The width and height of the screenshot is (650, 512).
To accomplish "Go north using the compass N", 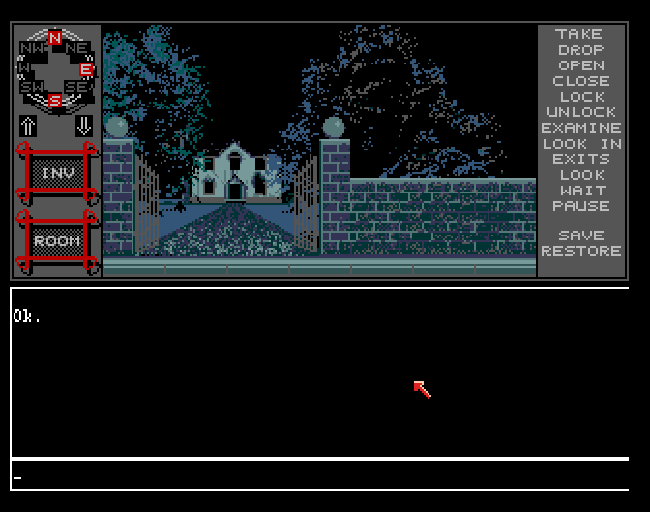I will coord(55,39).
